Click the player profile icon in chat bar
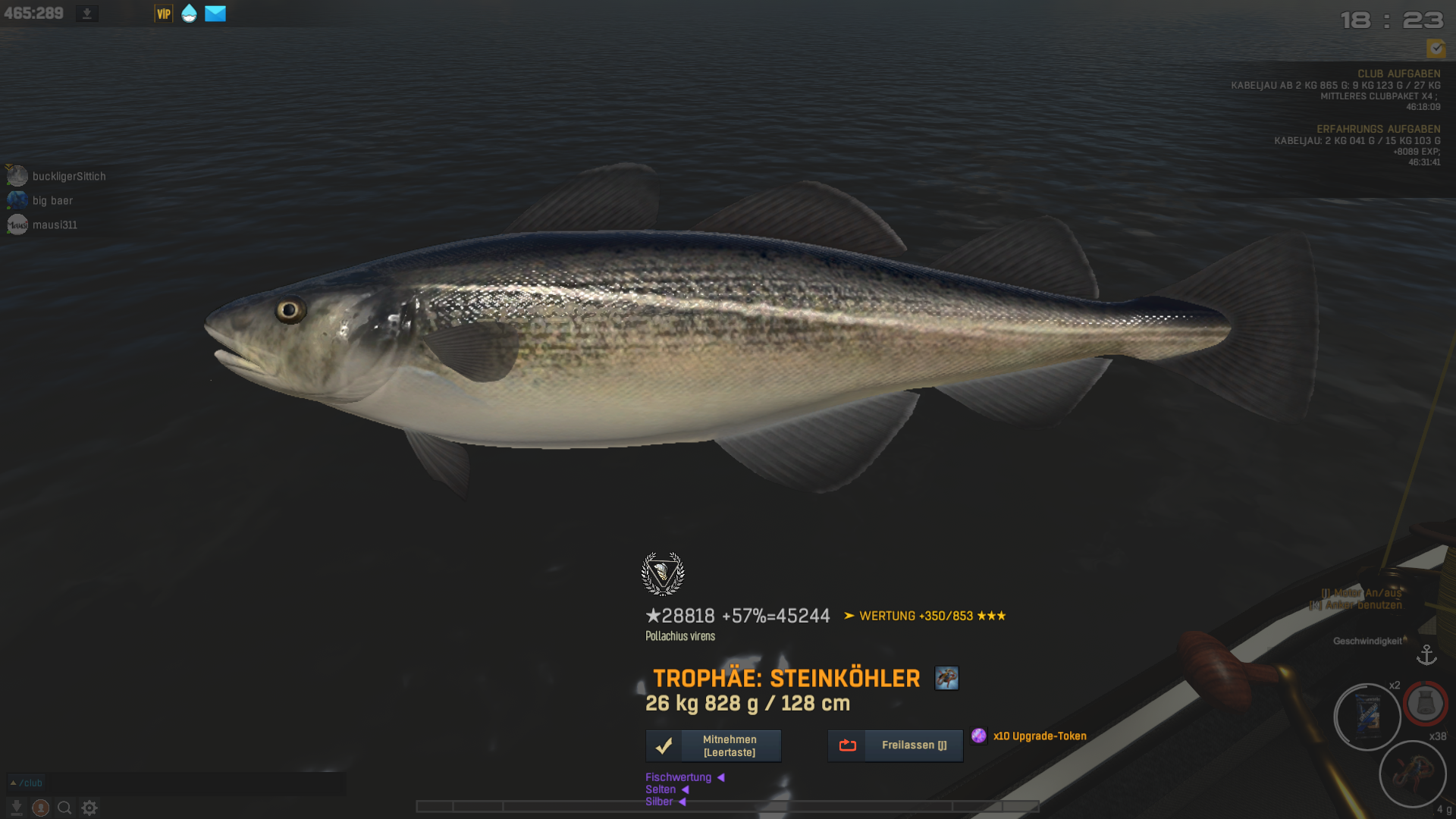Image resolution: width=1456 pixels, height=819 pixels. pos(41,808)
